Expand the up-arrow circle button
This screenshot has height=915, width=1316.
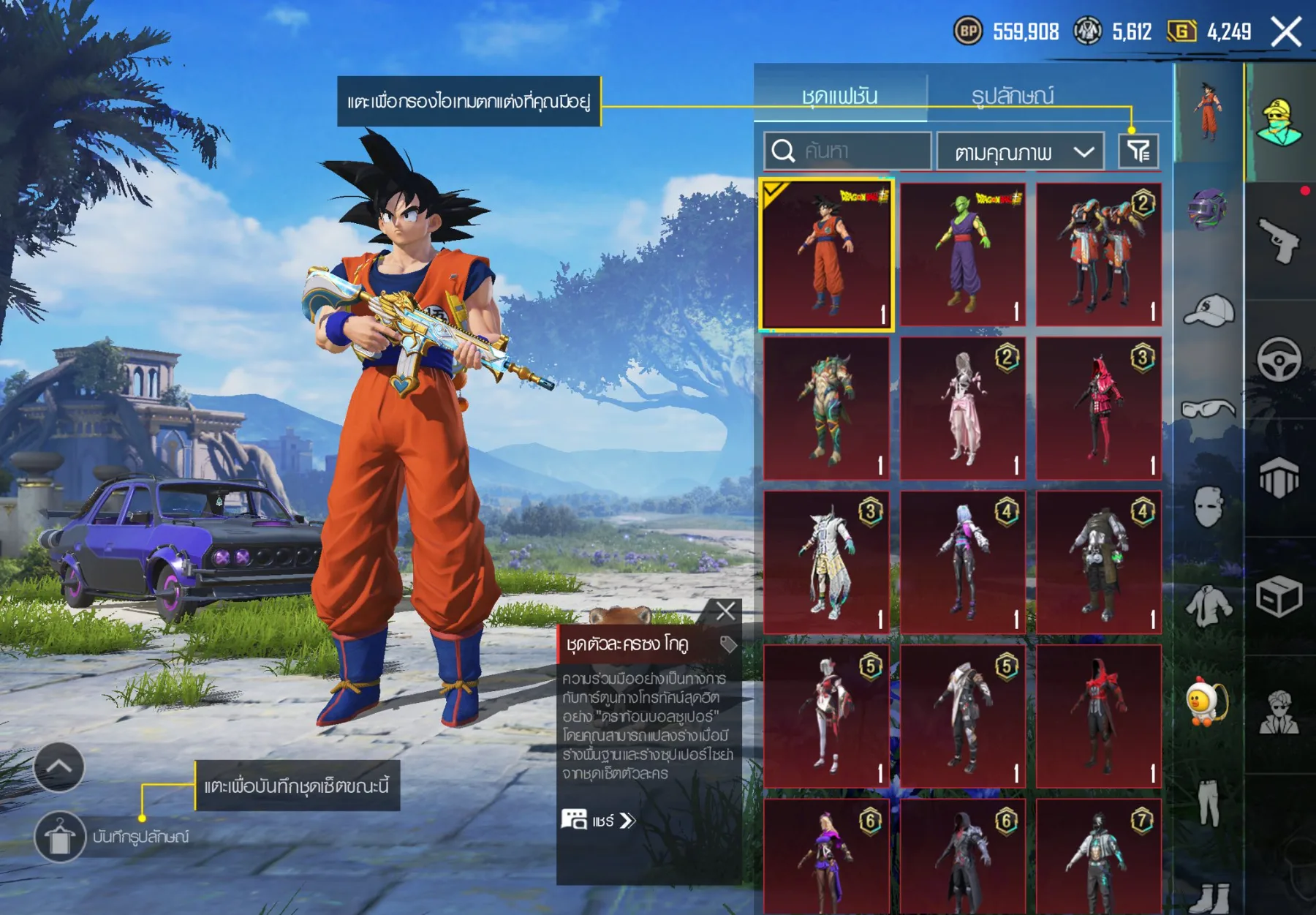click(59, 767)
